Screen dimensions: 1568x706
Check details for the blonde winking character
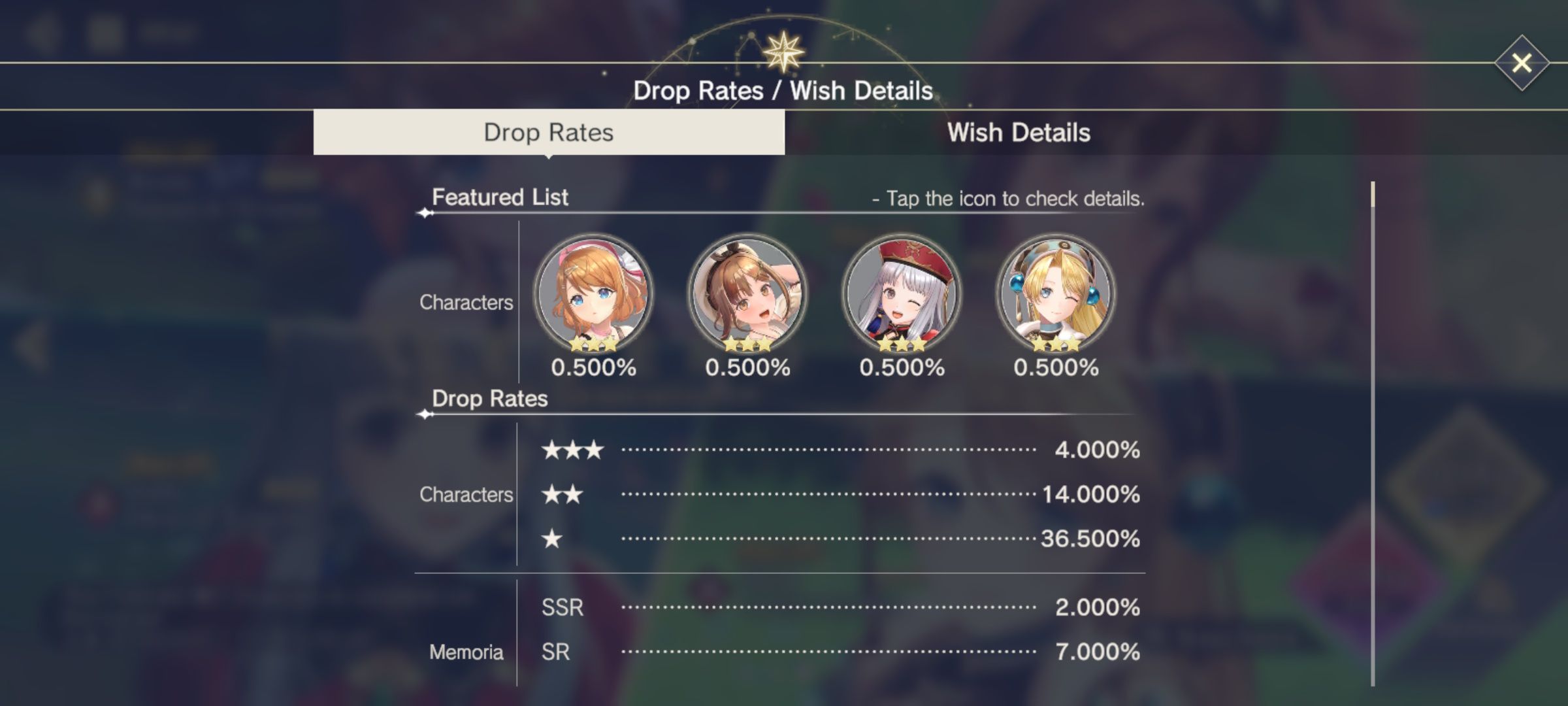click(1055, 295)
